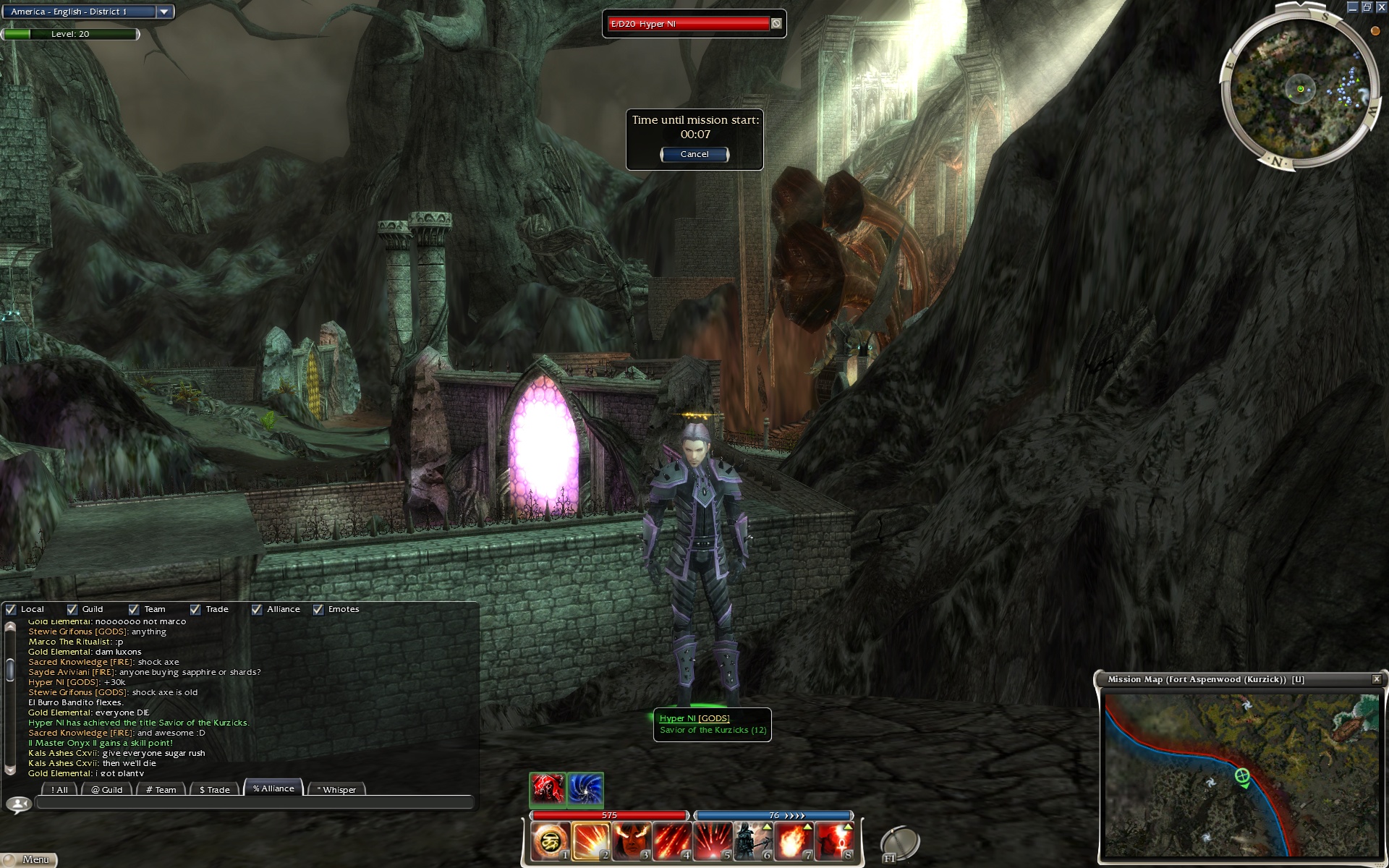Viewport: 1389px width, 868px height.
Task: Toggle the Emotes chat filter checkbox
Action: pos(318,610)
